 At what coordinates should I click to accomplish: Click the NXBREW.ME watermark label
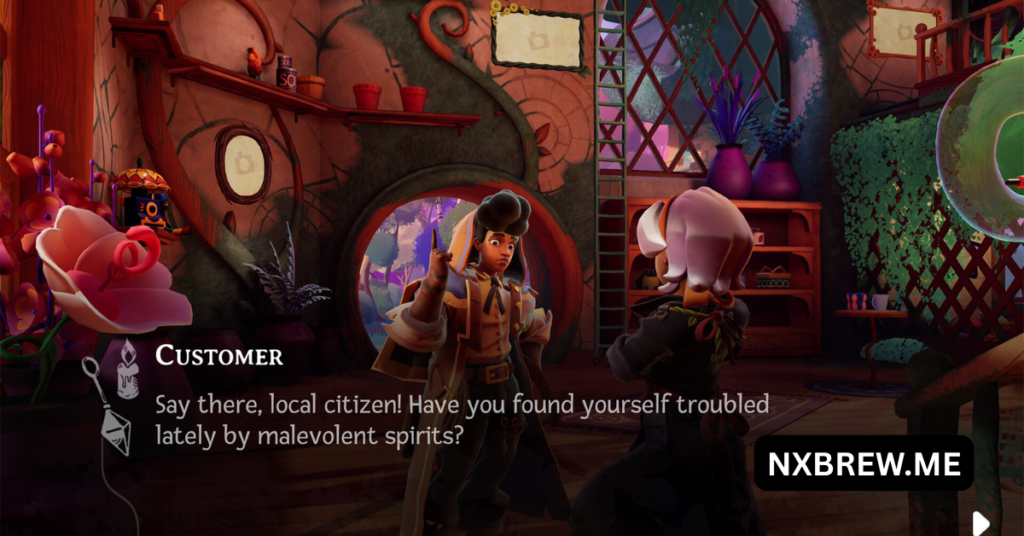tap(863, 463)
